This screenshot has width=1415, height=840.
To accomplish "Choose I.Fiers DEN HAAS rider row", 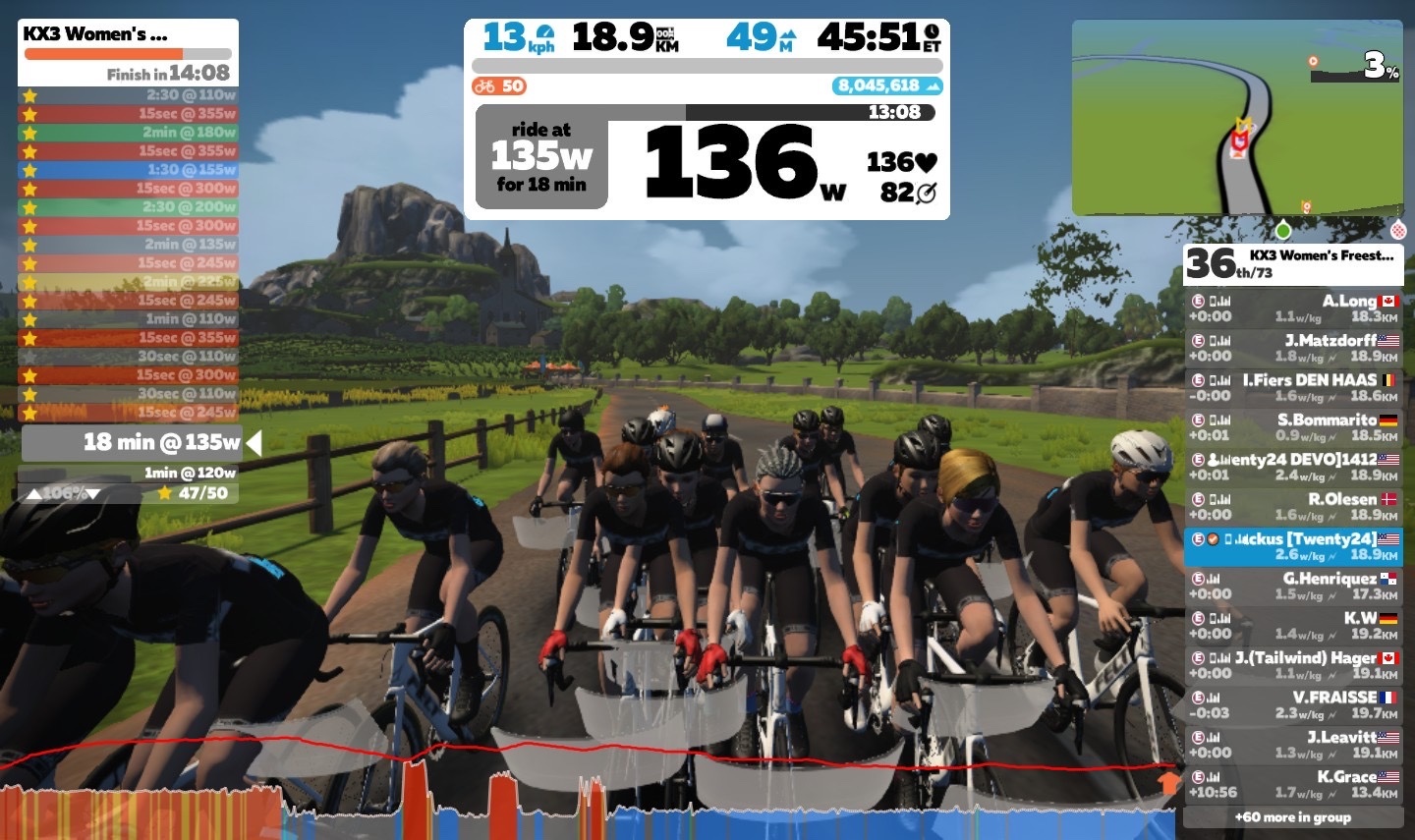I will pos(1292,387).
